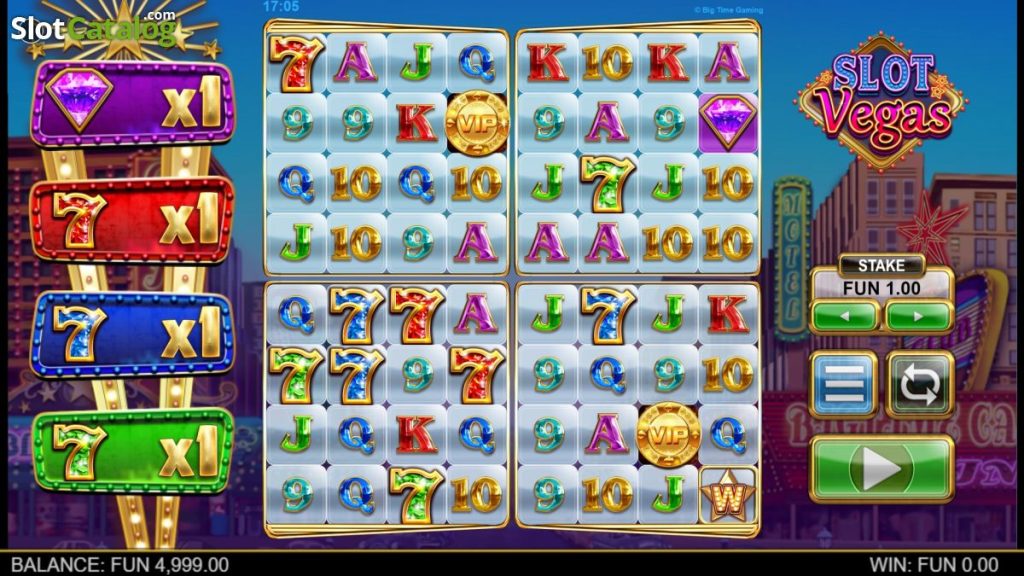This screenshot has width=1024, height=576.
Task: Activate the autoplay circular arrows button
Action: click(919, 384)
